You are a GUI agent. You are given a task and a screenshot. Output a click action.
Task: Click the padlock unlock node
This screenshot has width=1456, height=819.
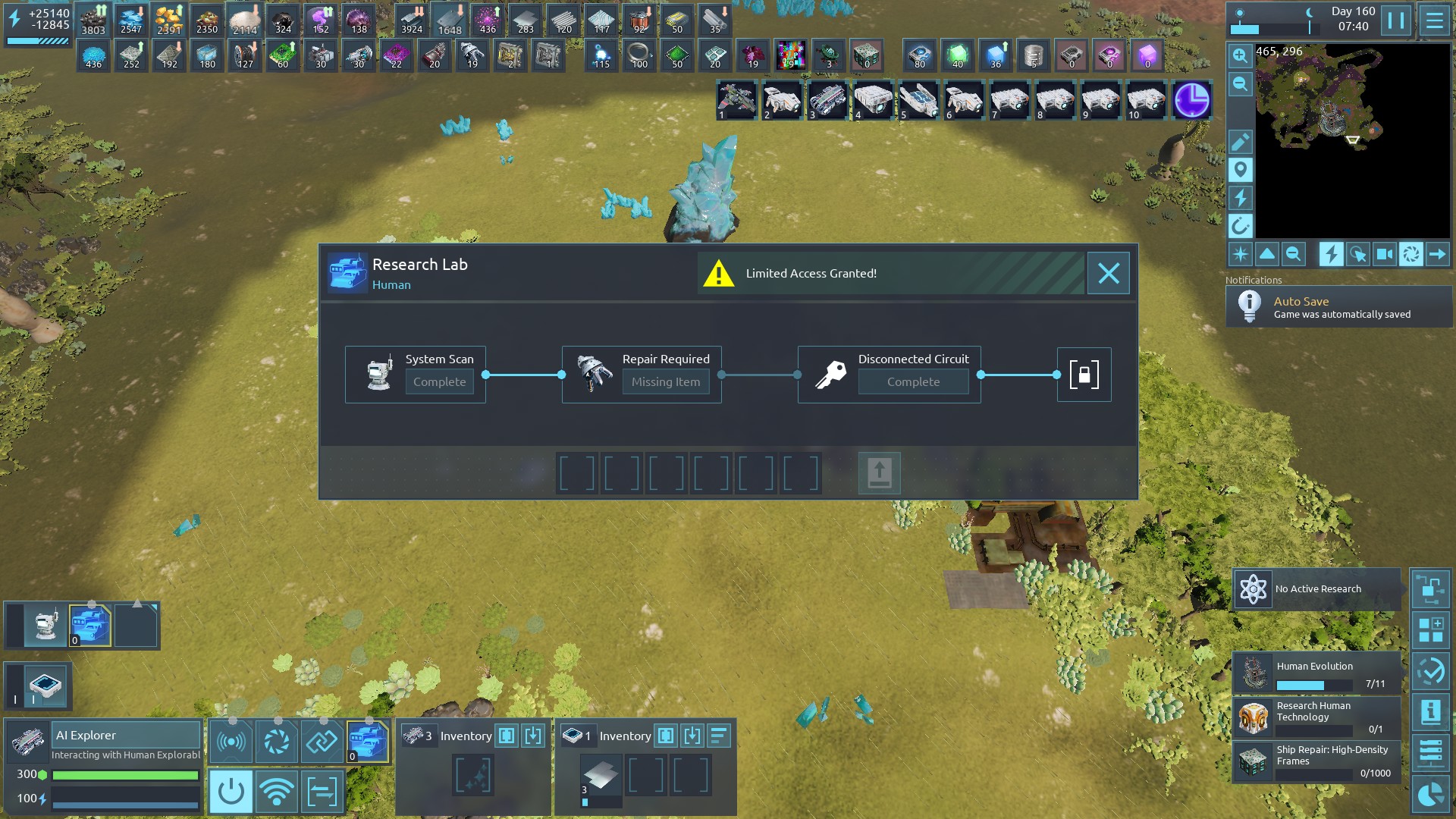1084,375
